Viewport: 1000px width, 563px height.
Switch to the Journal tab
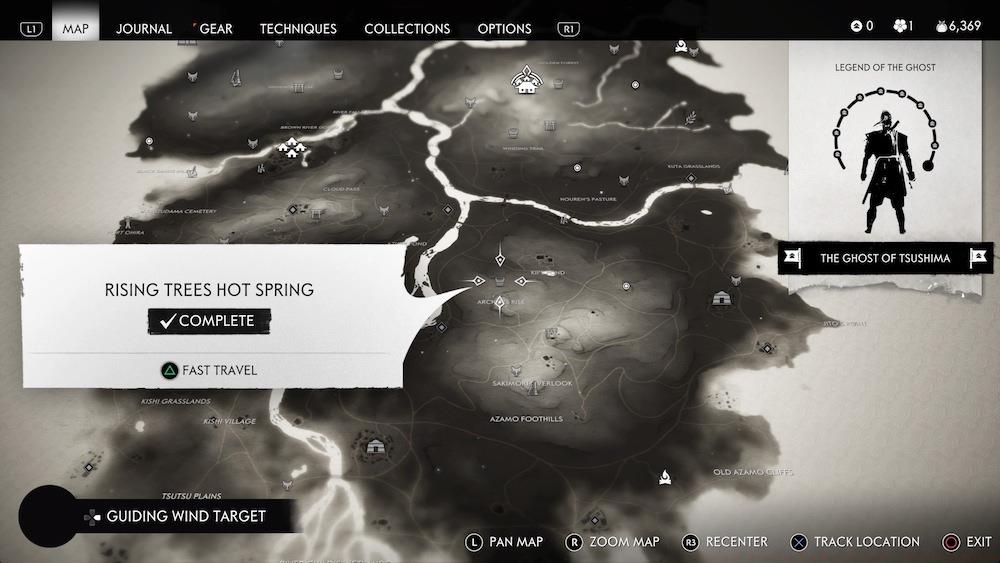point(144,28)
